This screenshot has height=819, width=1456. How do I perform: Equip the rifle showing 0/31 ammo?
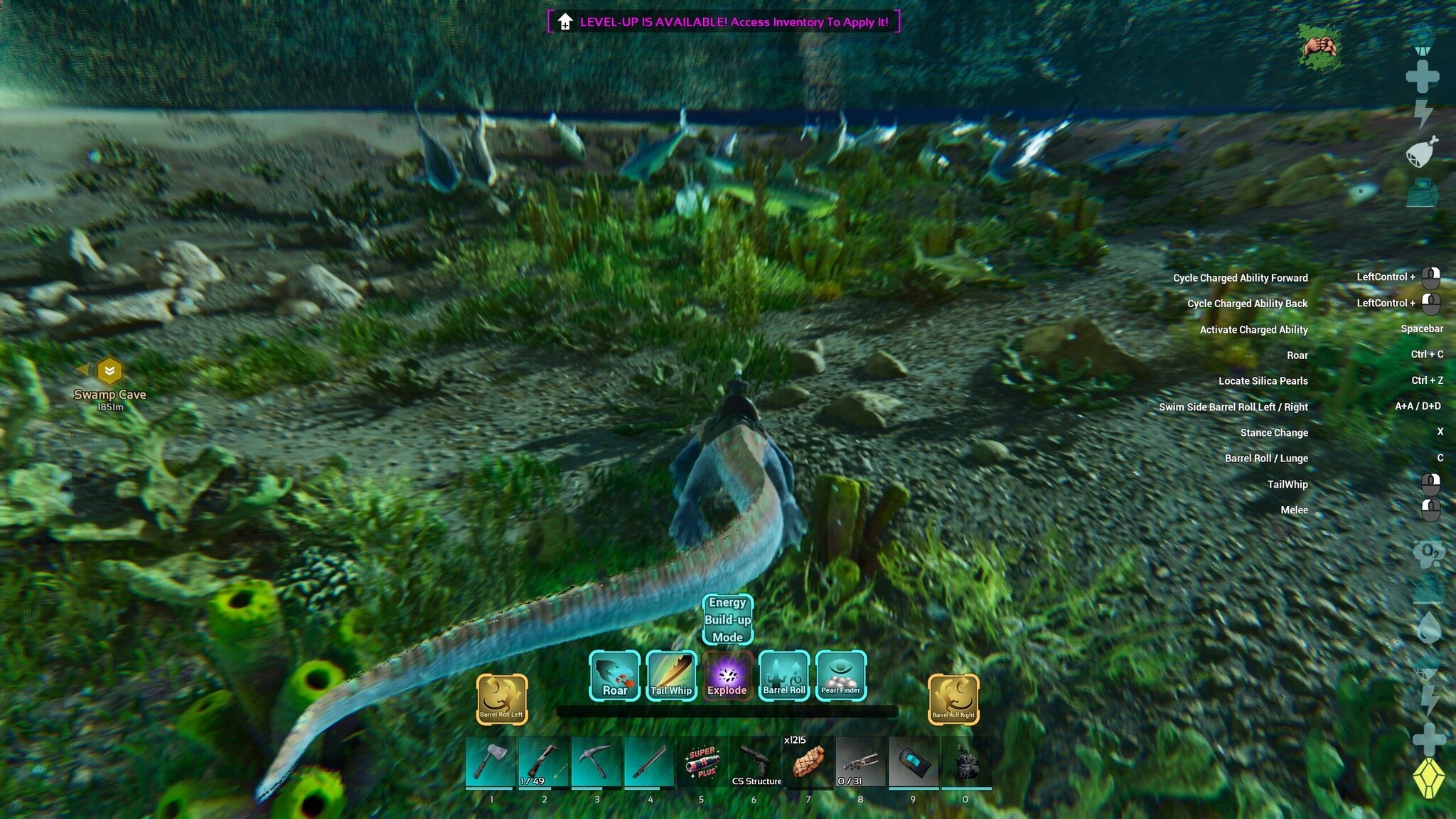pos(860,763)
